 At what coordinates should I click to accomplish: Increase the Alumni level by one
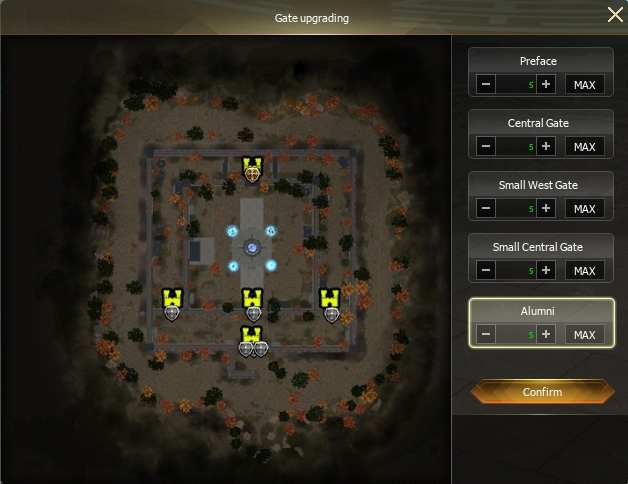click(x=546, y=334)
